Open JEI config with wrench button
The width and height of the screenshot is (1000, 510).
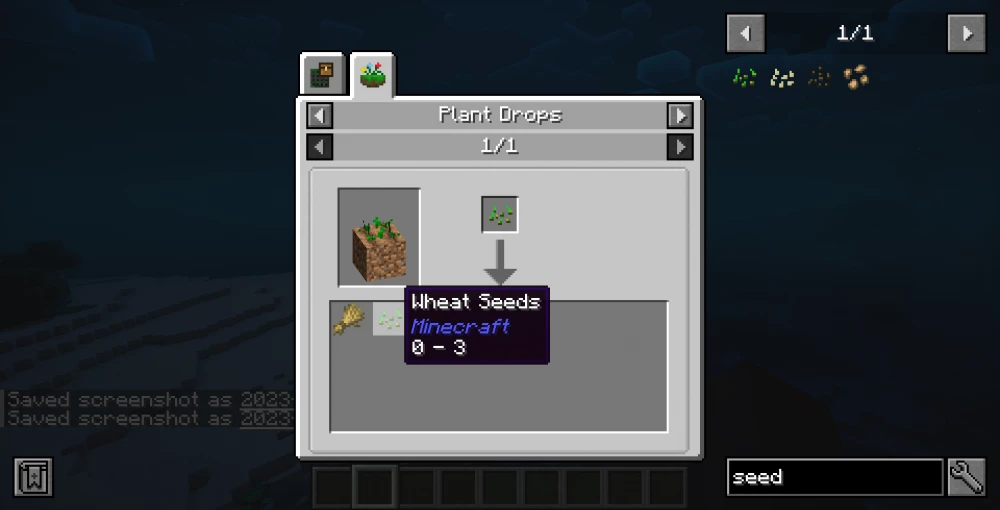(967, 477)
